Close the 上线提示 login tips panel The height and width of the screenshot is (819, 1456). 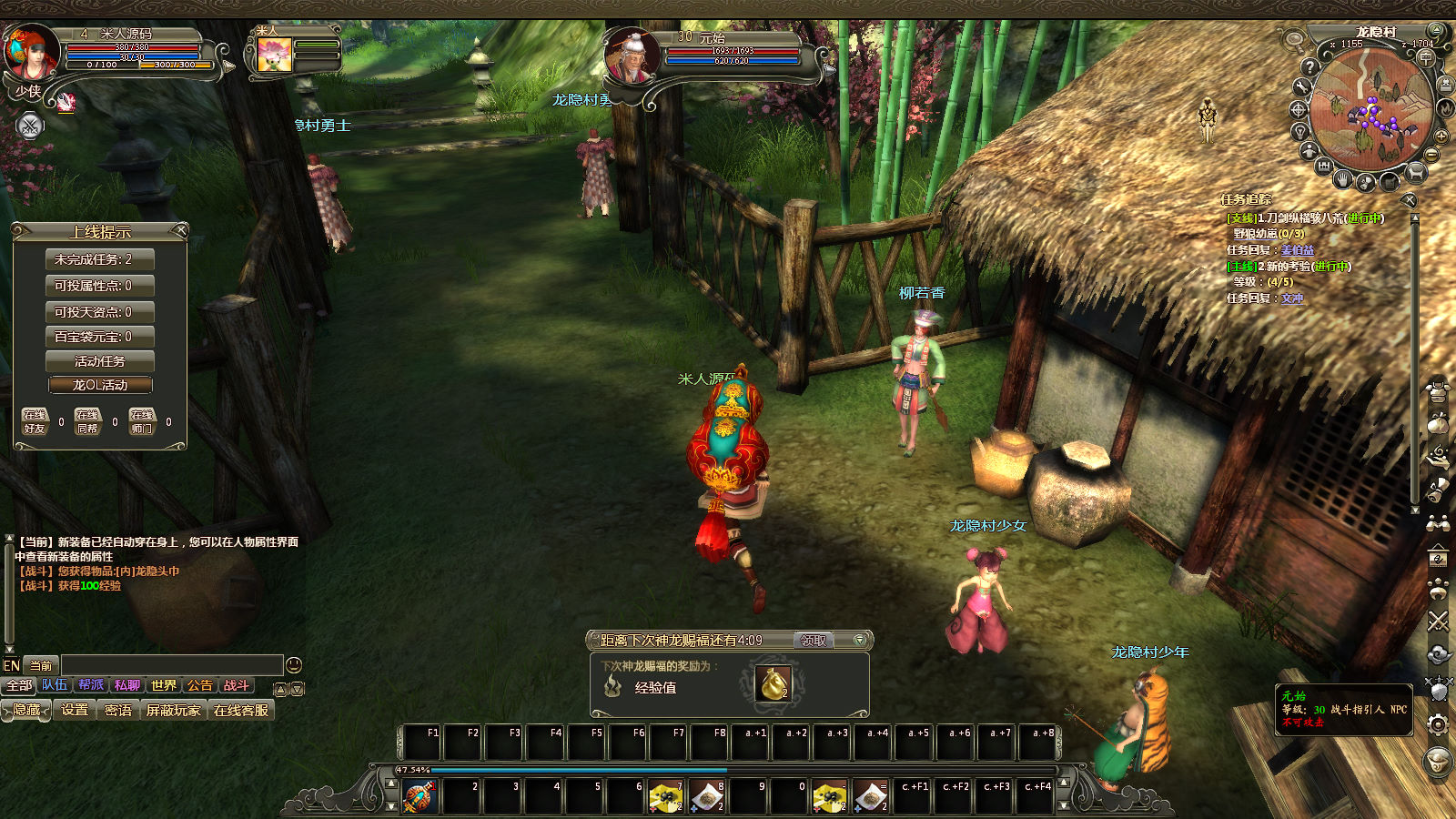pos(179,231)
